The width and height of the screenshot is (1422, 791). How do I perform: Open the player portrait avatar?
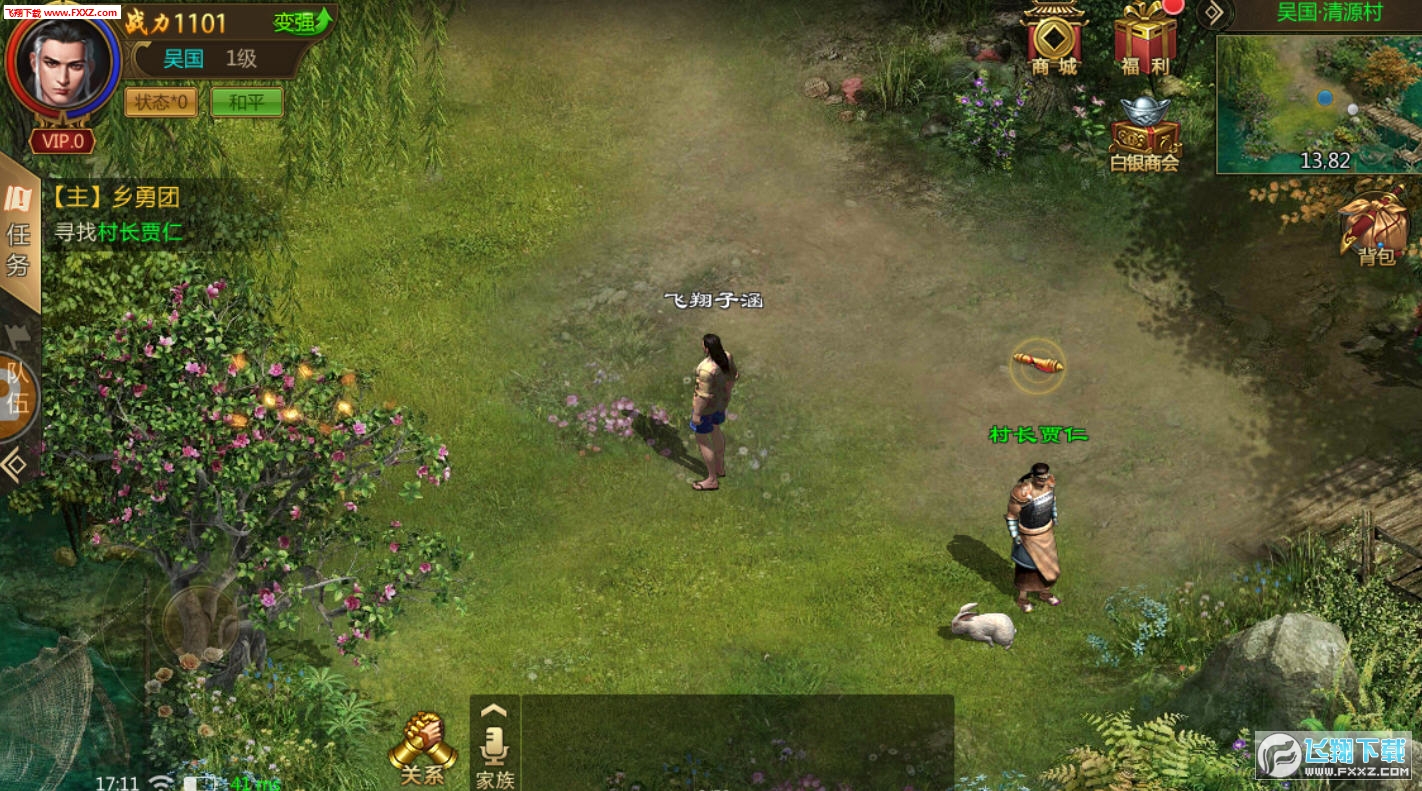click(63, 60)
